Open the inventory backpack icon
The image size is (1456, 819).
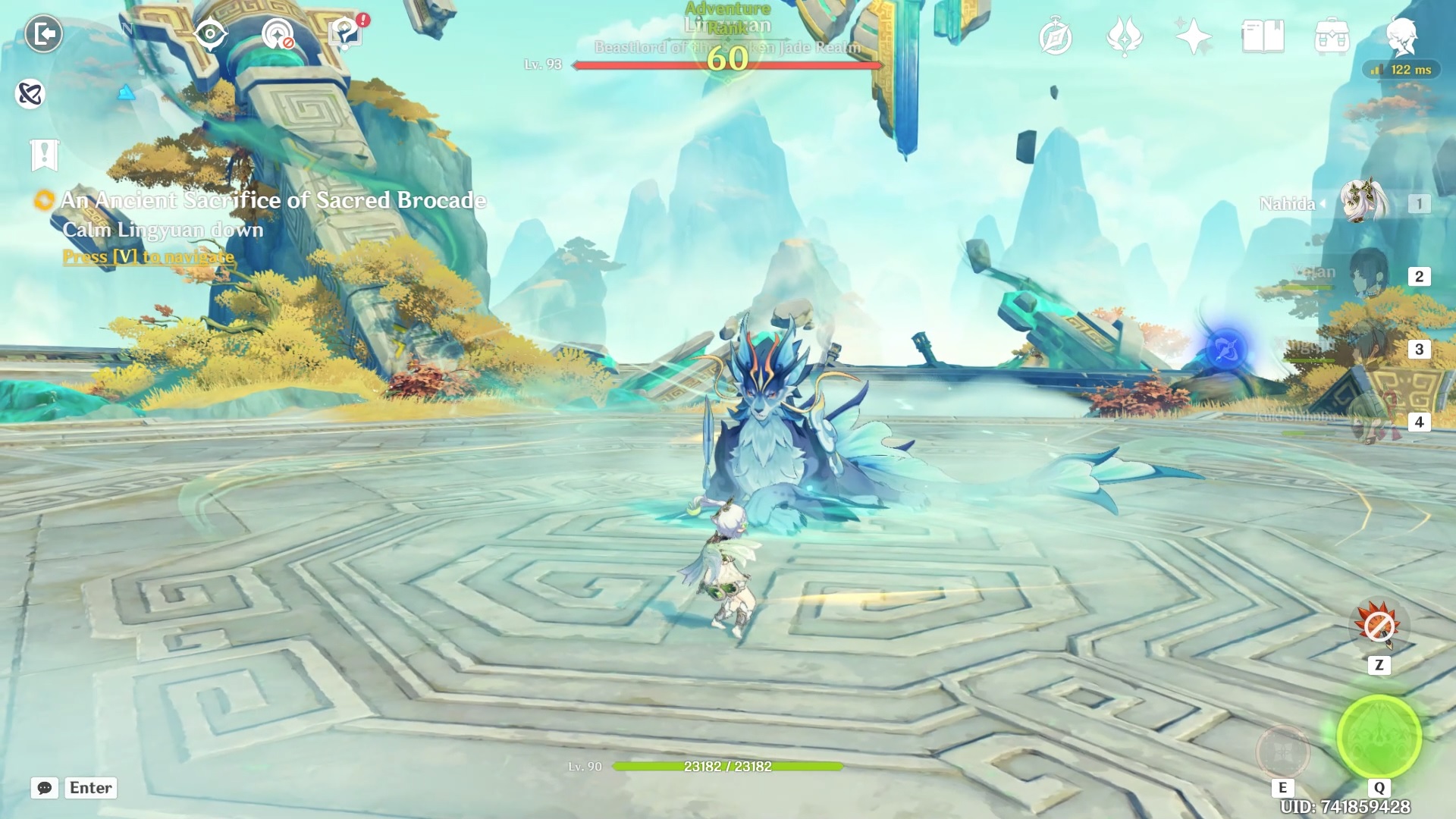[x=1333, y=36]
